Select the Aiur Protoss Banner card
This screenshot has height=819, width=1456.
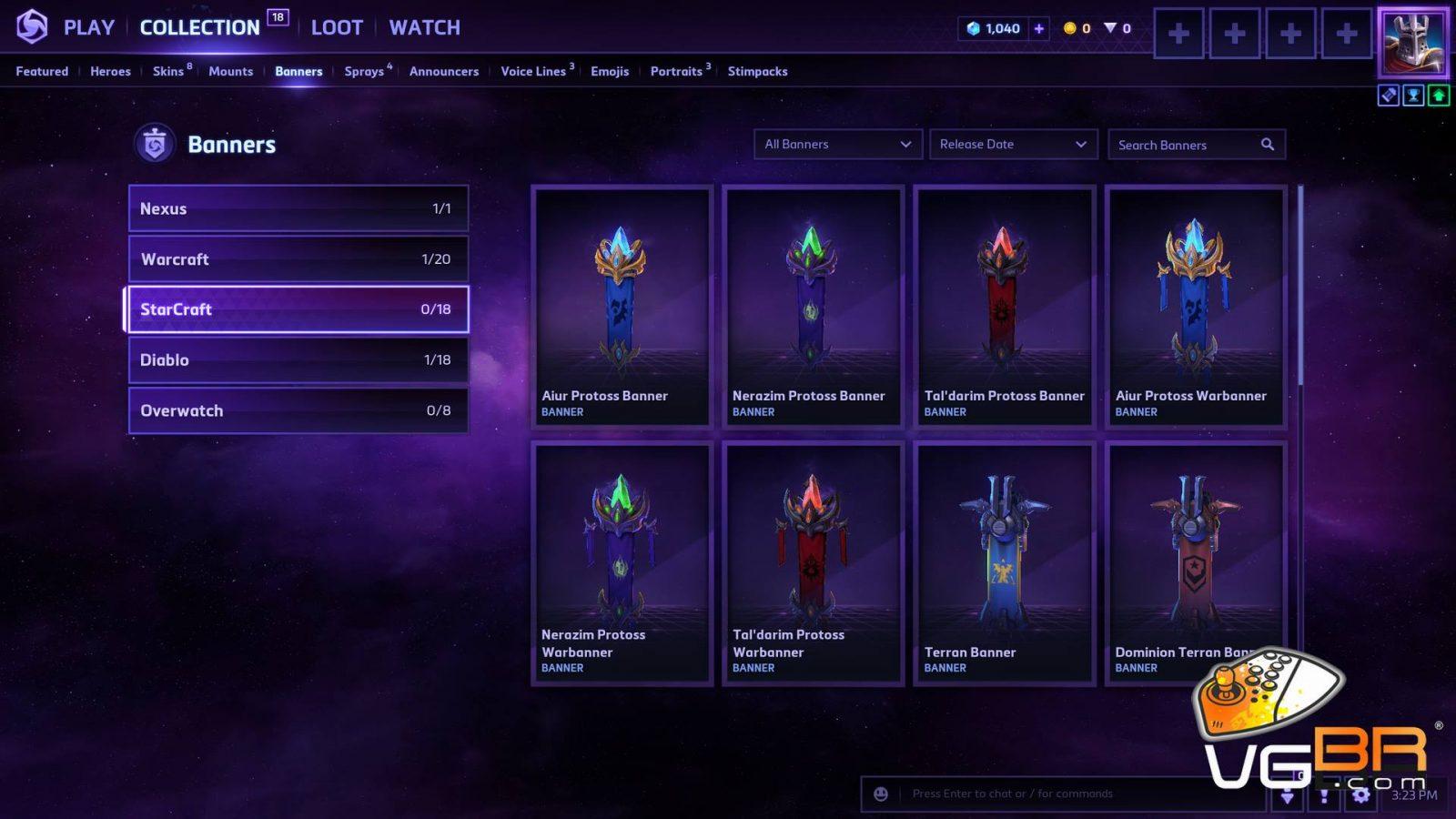click(622, 306)
